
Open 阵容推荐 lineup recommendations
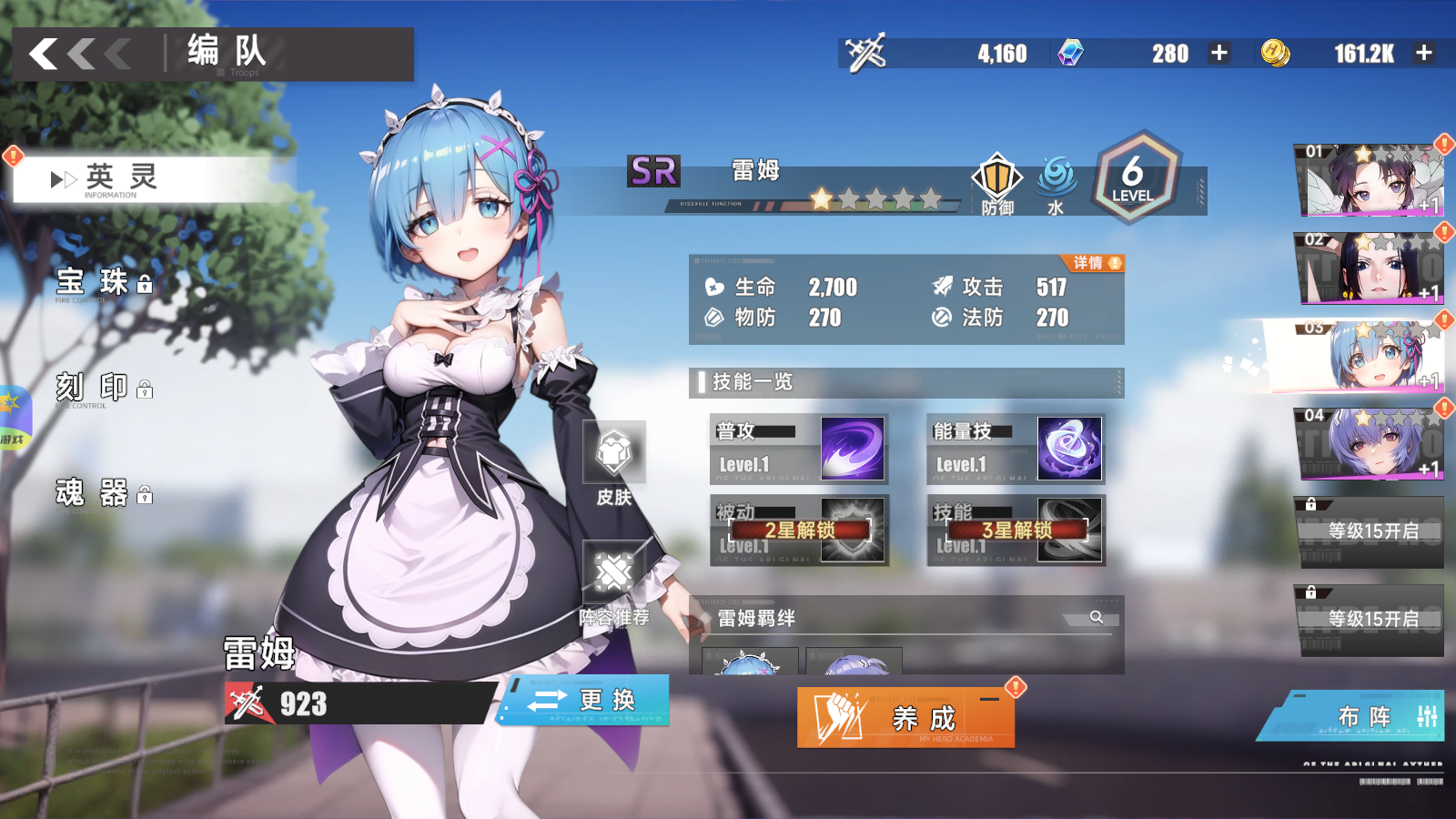tap(614, 582)
